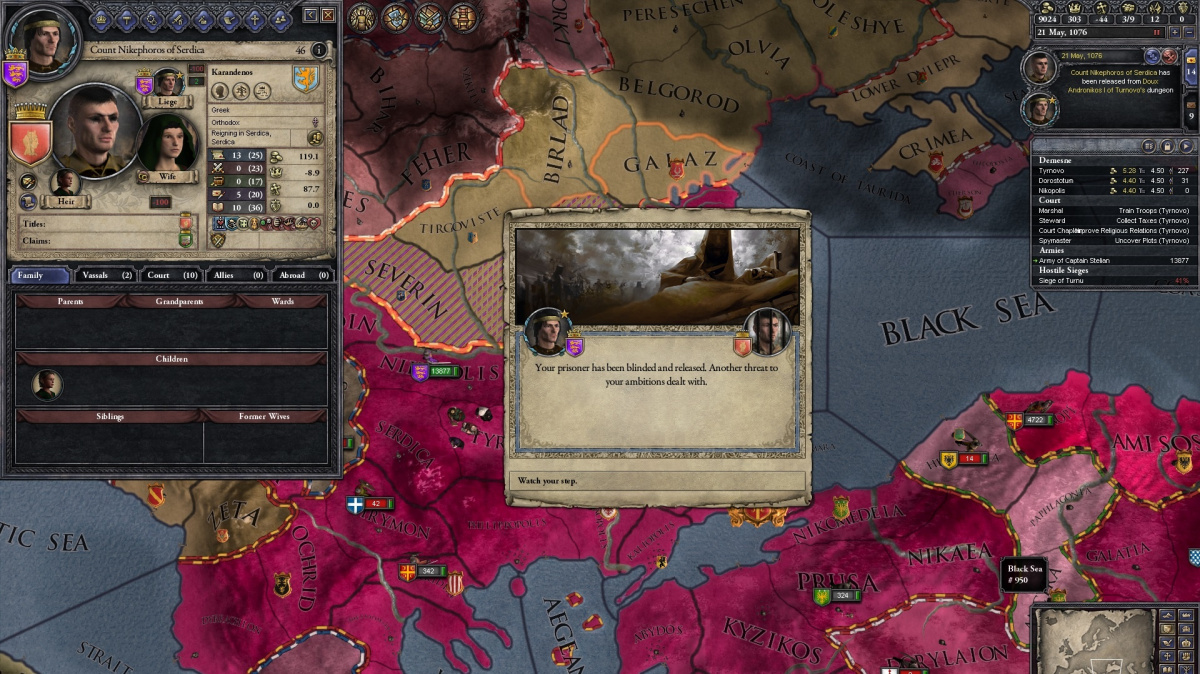
Task: Open the Karandenos dynasty shield
Action: pyautogui.click(x=305, y=79)
